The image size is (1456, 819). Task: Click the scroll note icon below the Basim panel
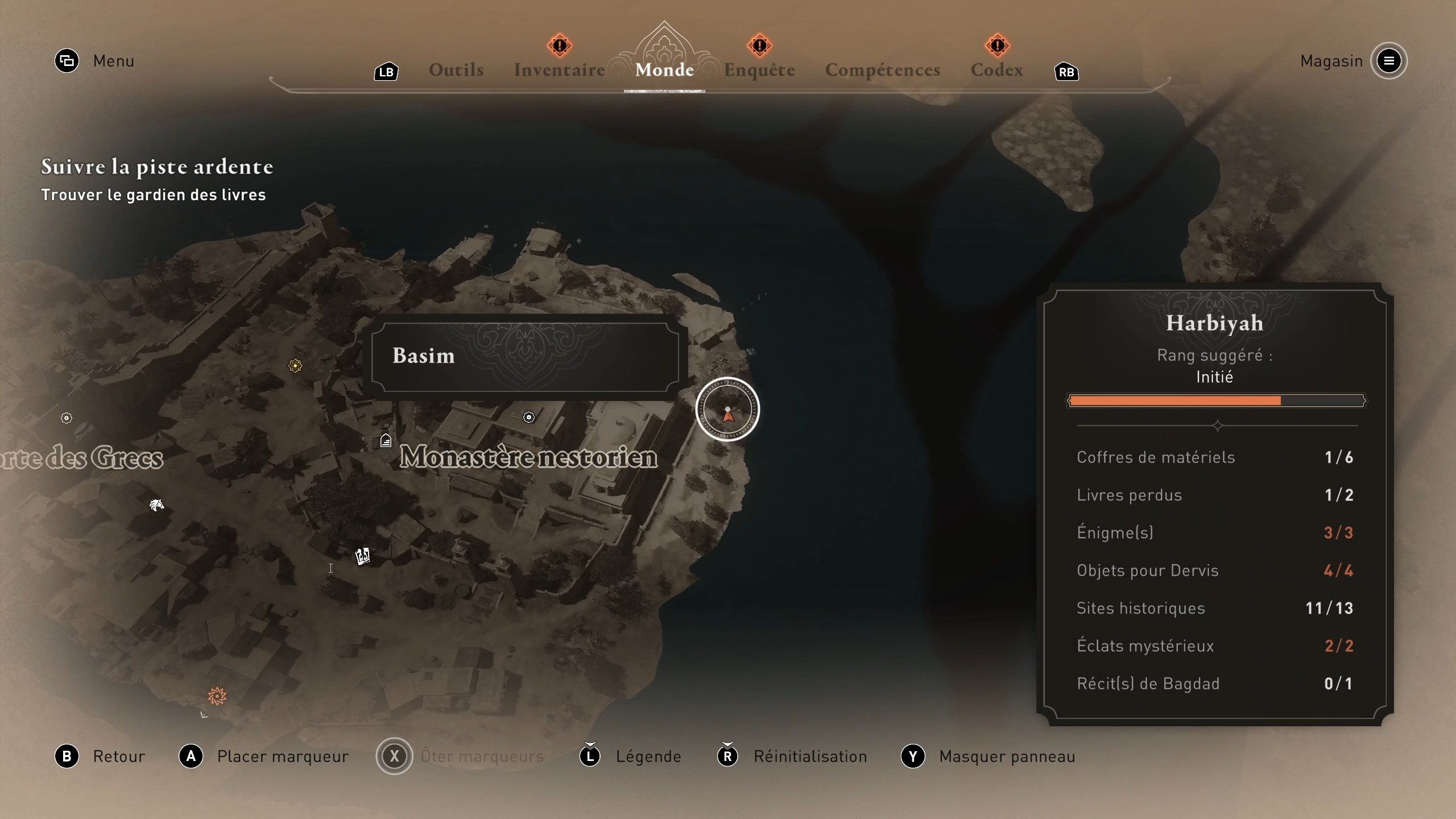[x=362, y=556]
